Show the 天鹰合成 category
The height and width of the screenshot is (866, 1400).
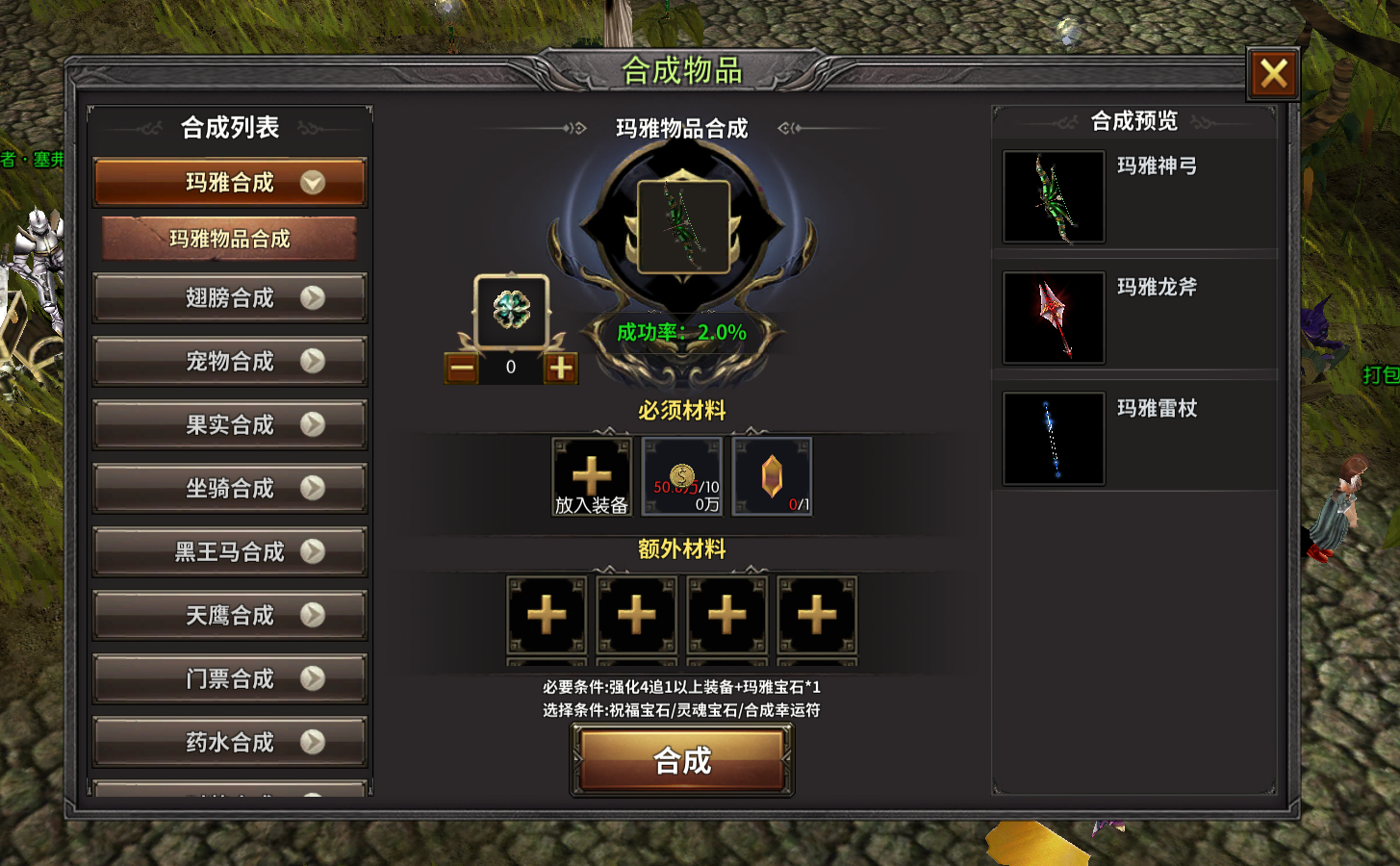230,616
